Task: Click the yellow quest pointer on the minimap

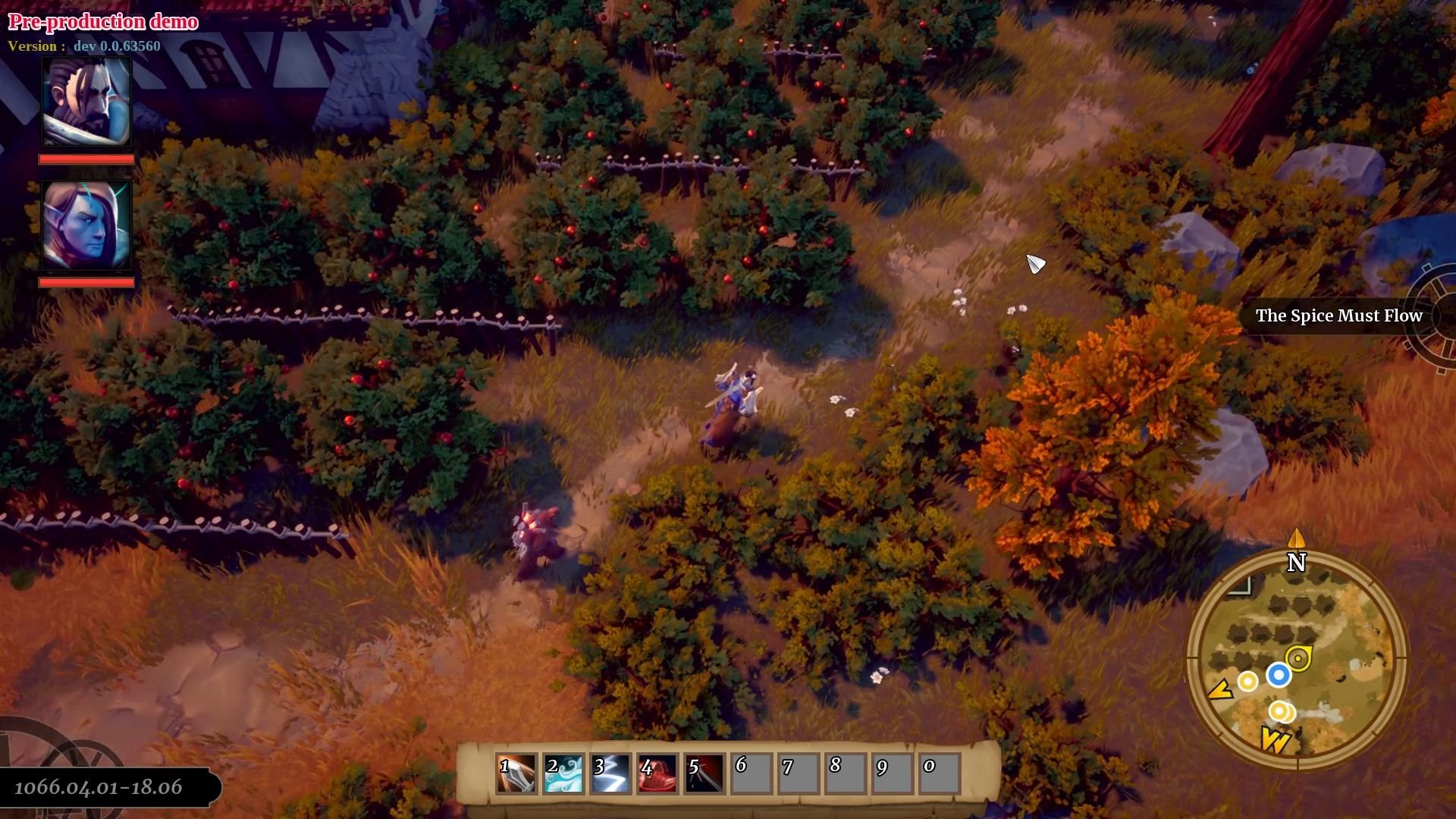Action: coord(1298,657)
